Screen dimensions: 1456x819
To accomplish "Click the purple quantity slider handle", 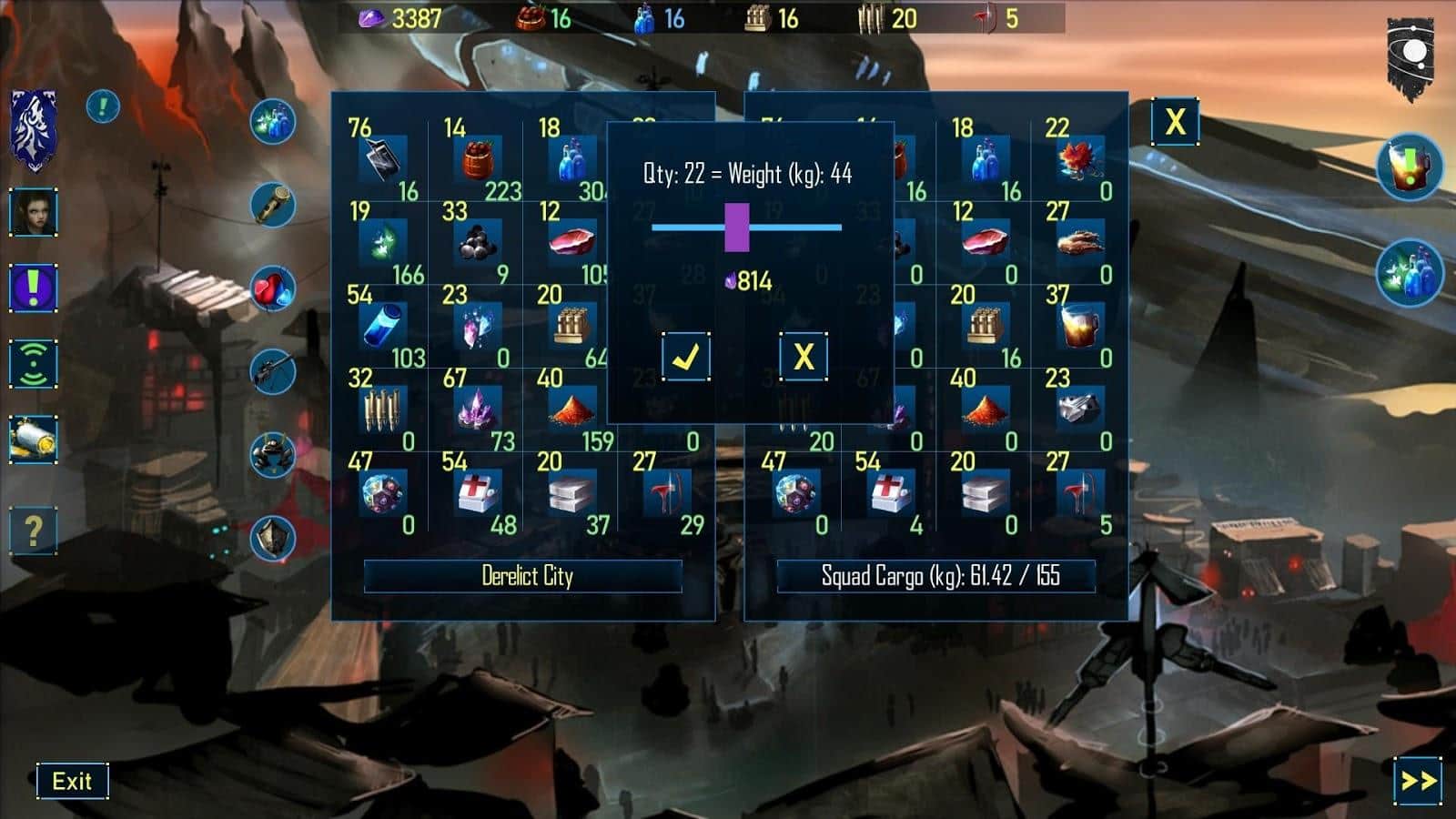I will tap(736, 227).
